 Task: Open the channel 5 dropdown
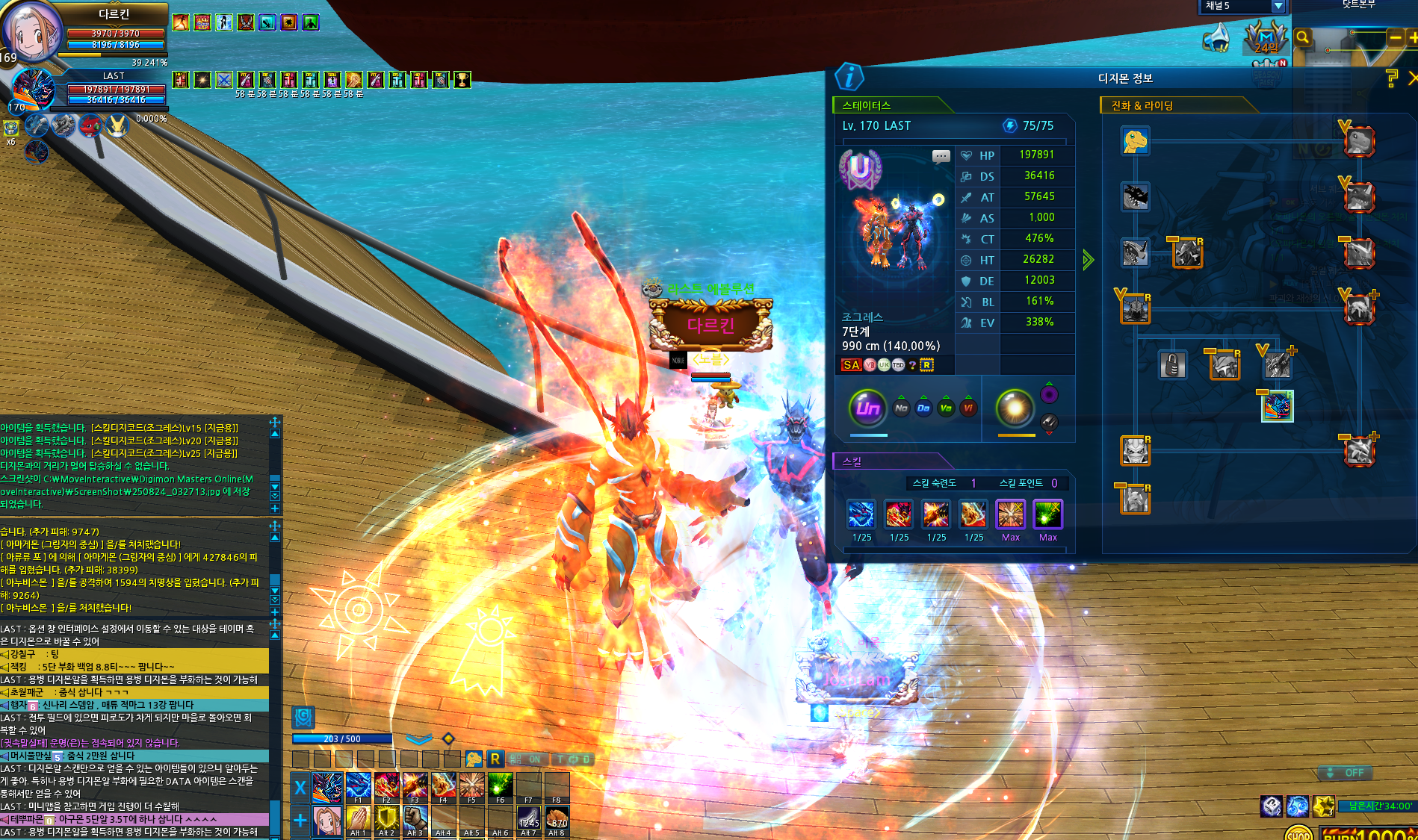(1278, 6)
